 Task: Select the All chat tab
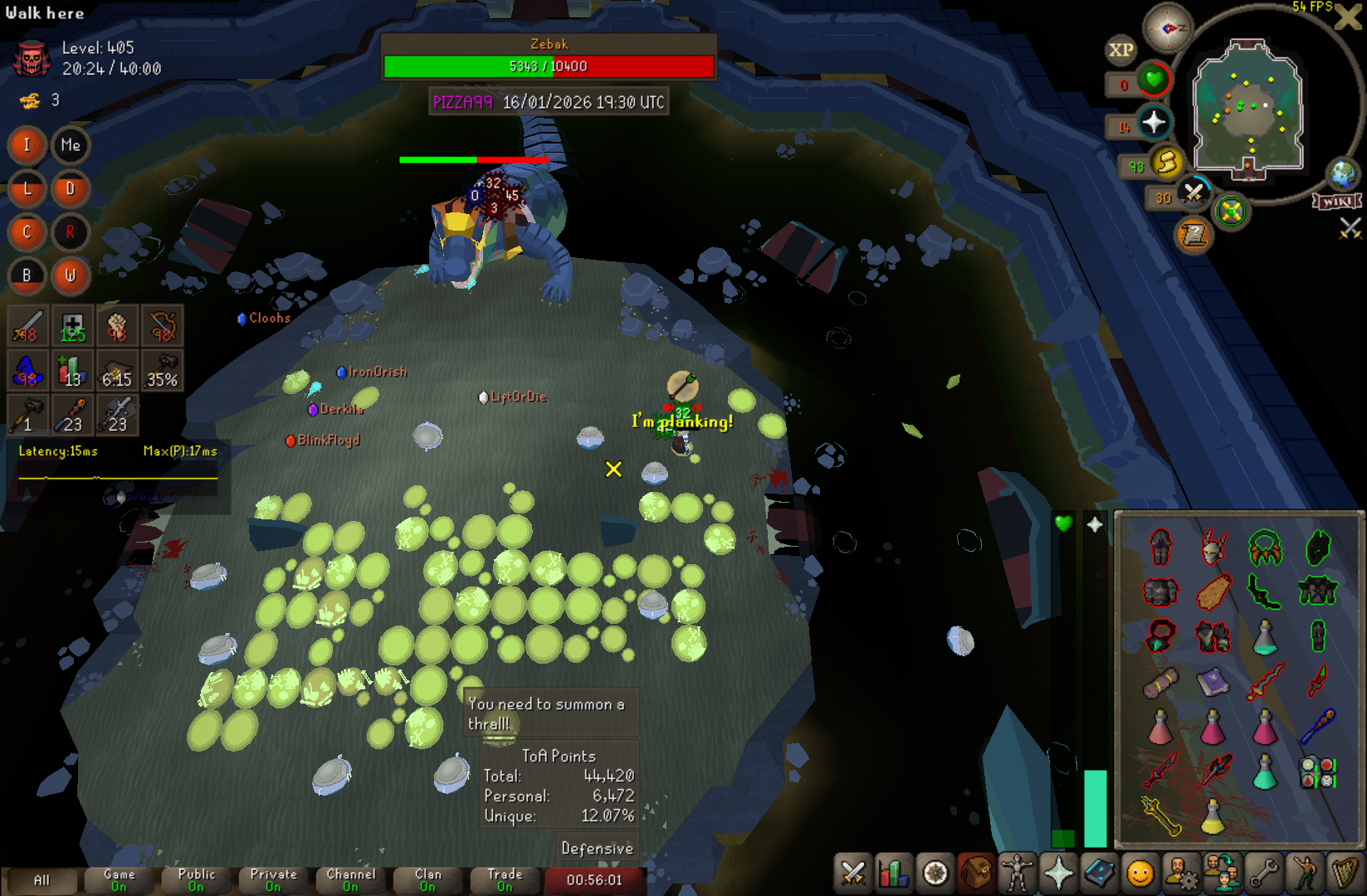pos(41,880)
